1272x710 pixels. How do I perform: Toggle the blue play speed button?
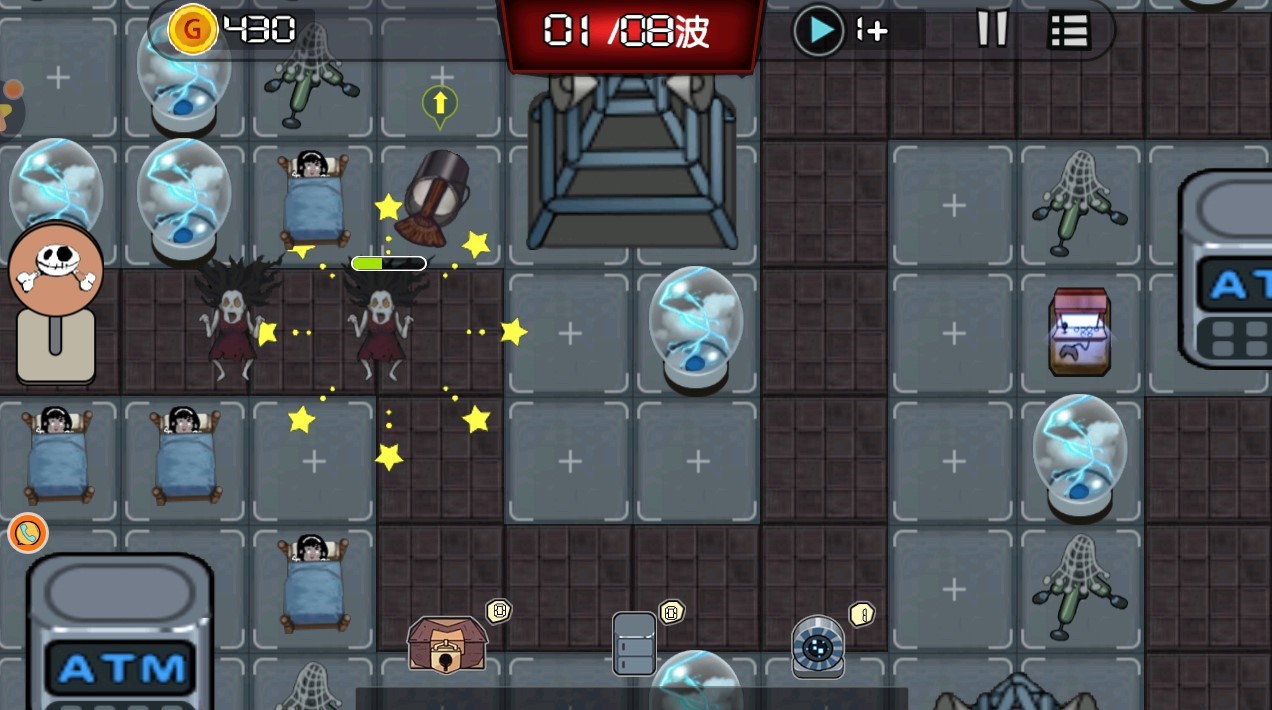(x=819, y=31)
